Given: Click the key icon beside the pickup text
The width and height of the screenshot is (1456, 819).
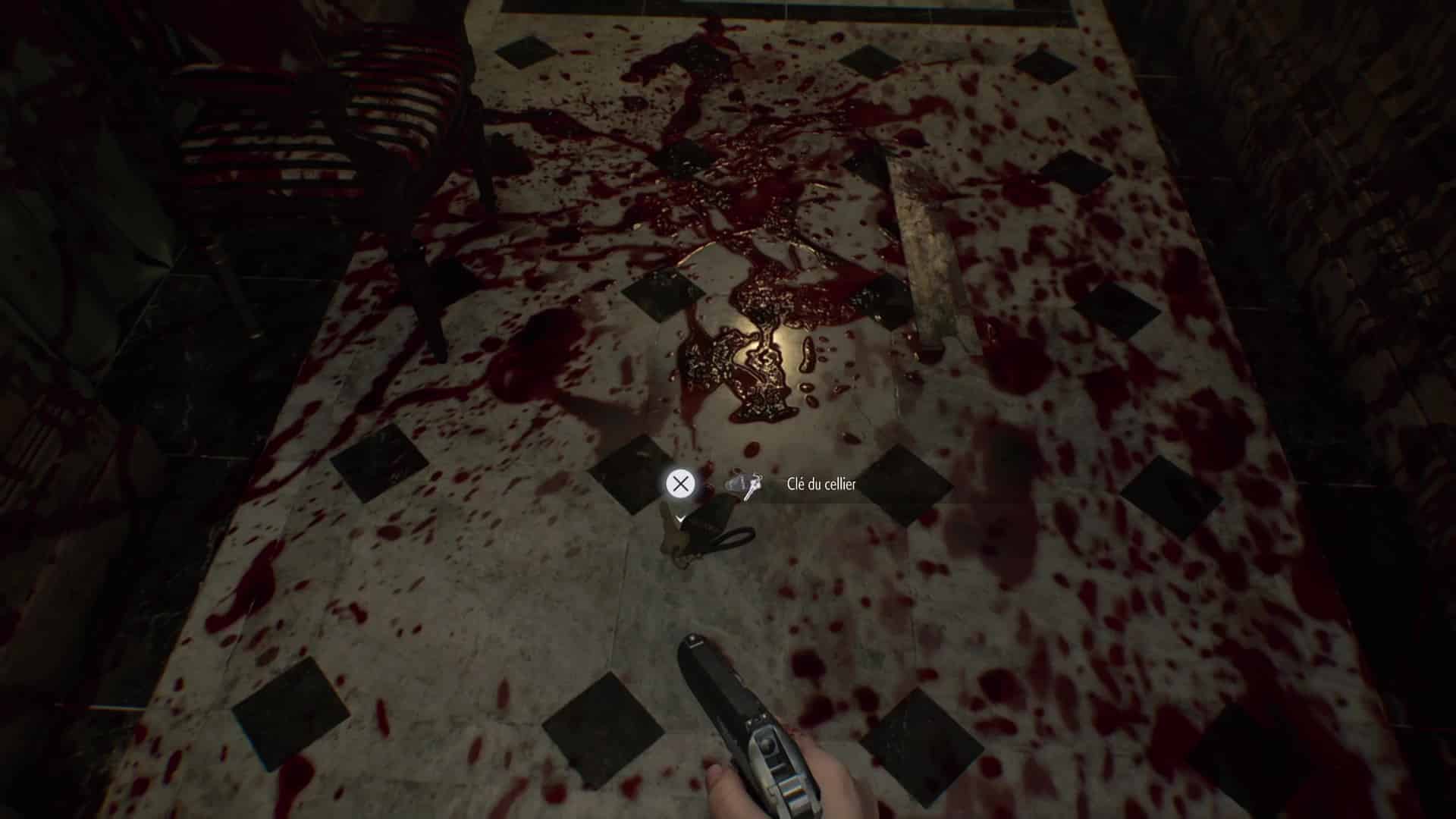Looking at the screenshot, I should pos(747,485).
